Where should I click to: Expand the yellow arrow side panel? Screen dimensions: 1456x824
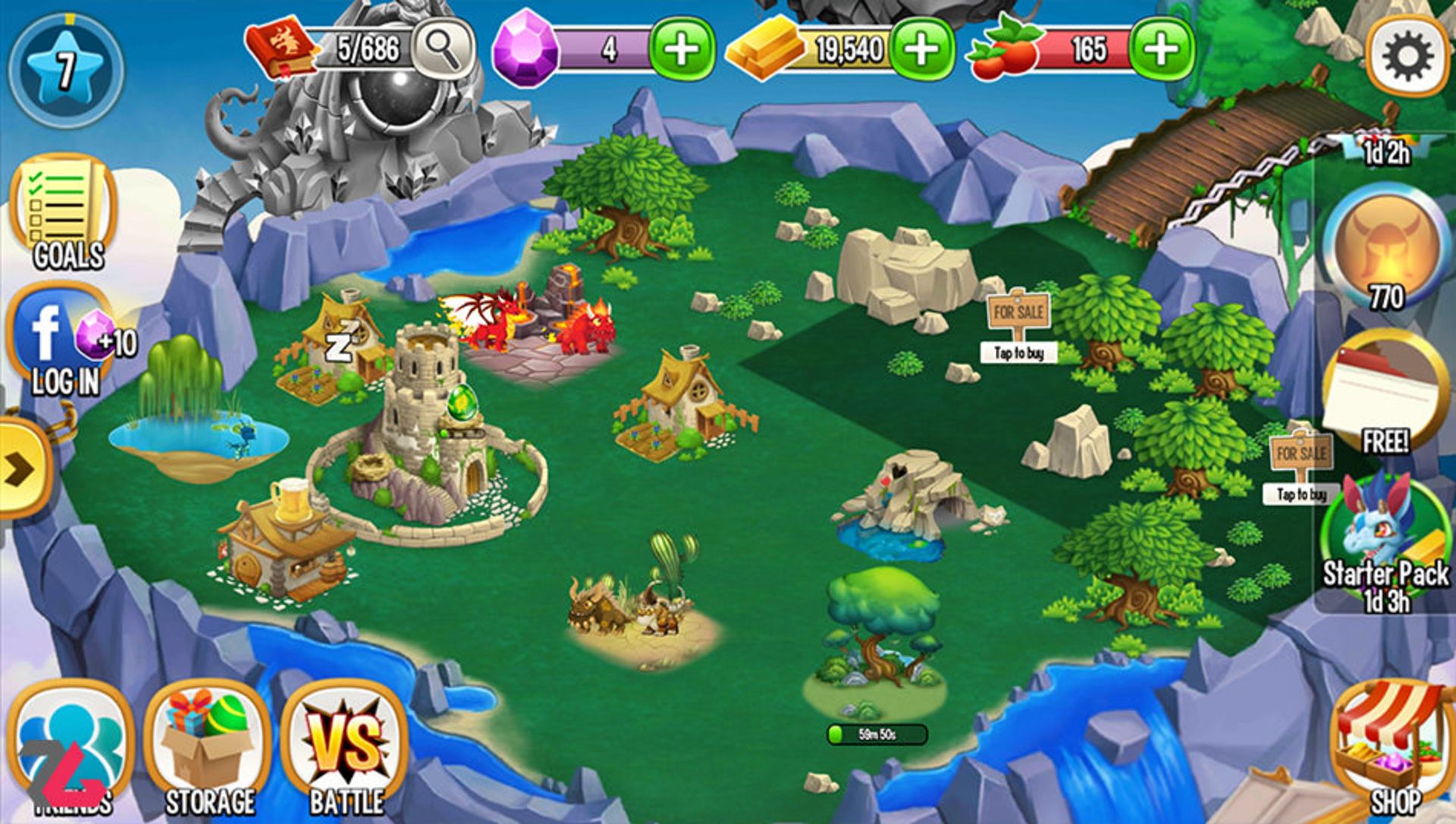pos(23,470)
